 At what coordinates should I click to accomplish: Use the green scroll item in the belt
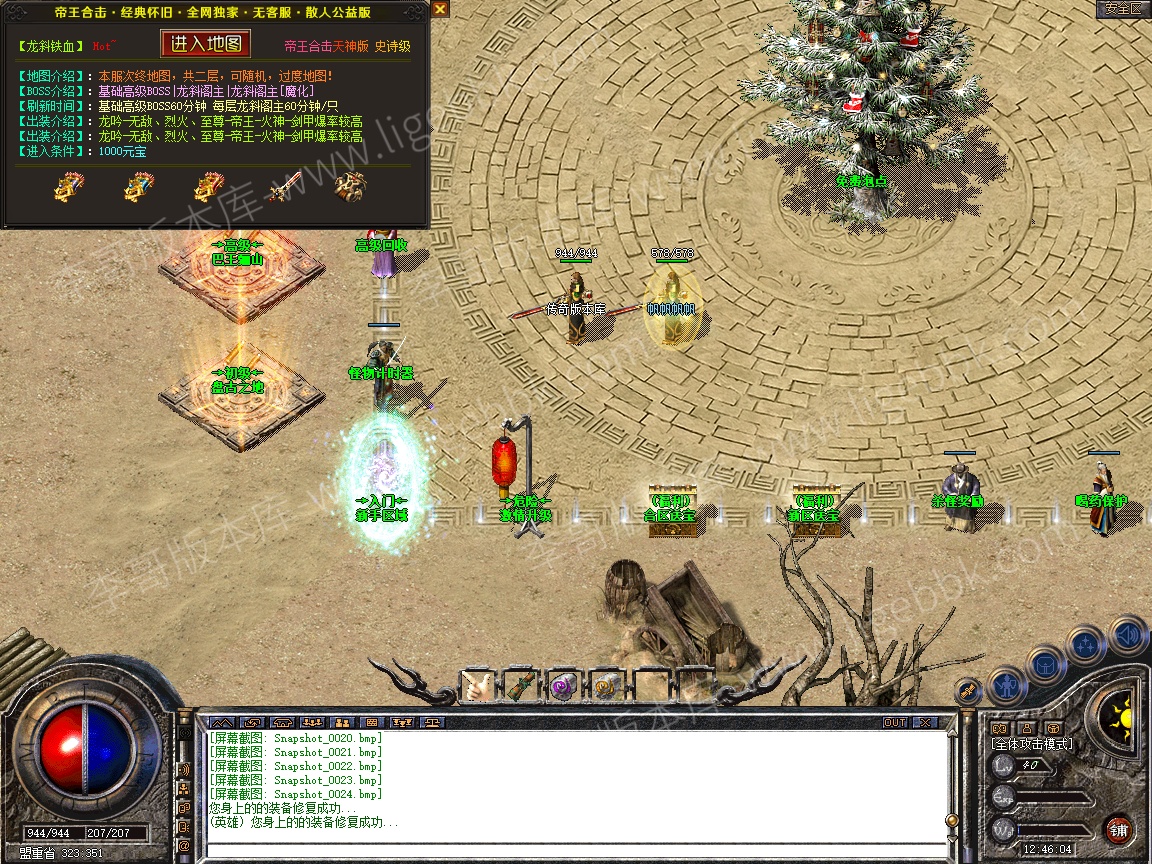point(521,686)
